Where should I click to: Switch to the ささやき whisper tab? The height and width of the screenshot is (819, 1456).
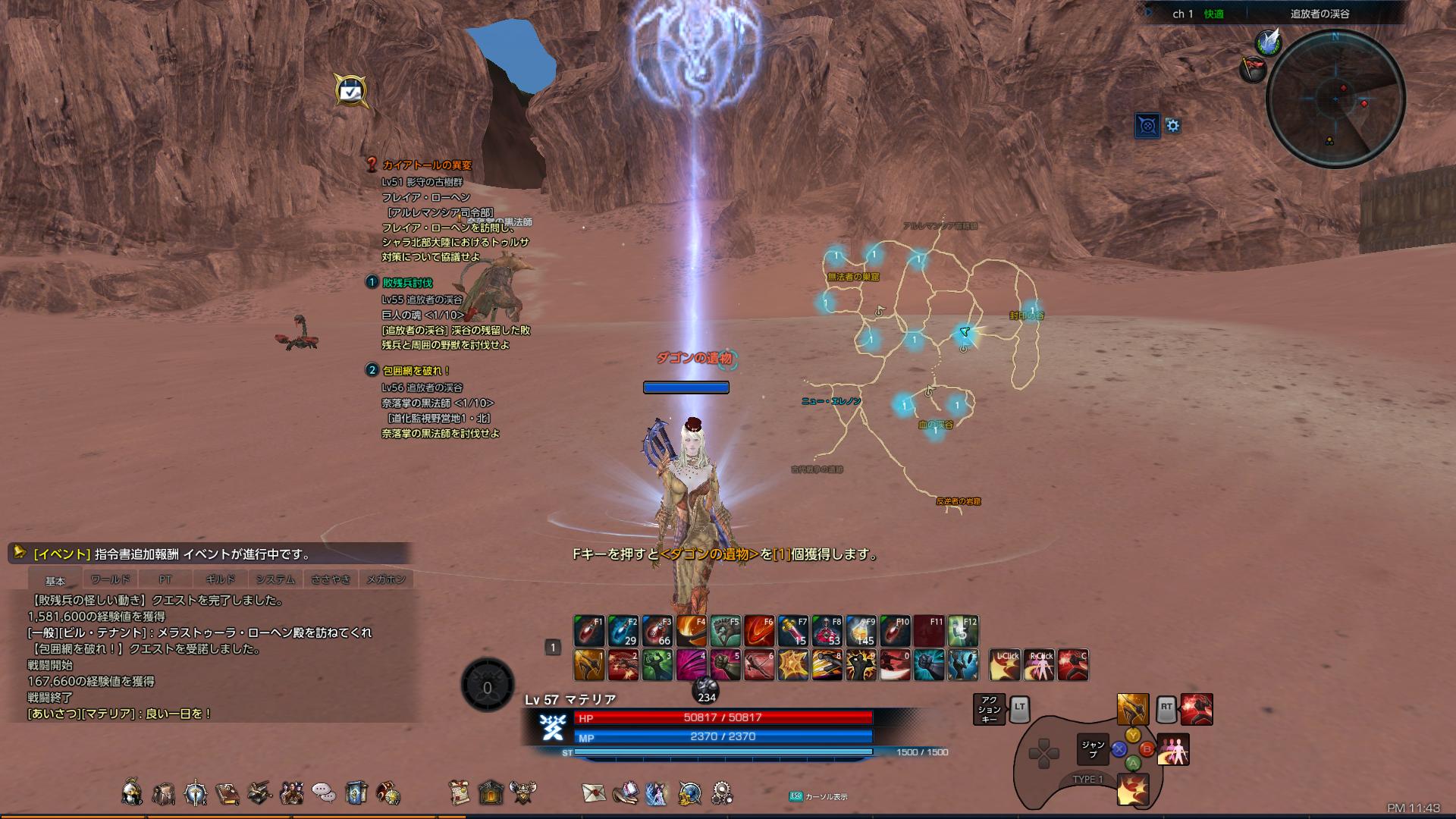(x=331, y=579)
